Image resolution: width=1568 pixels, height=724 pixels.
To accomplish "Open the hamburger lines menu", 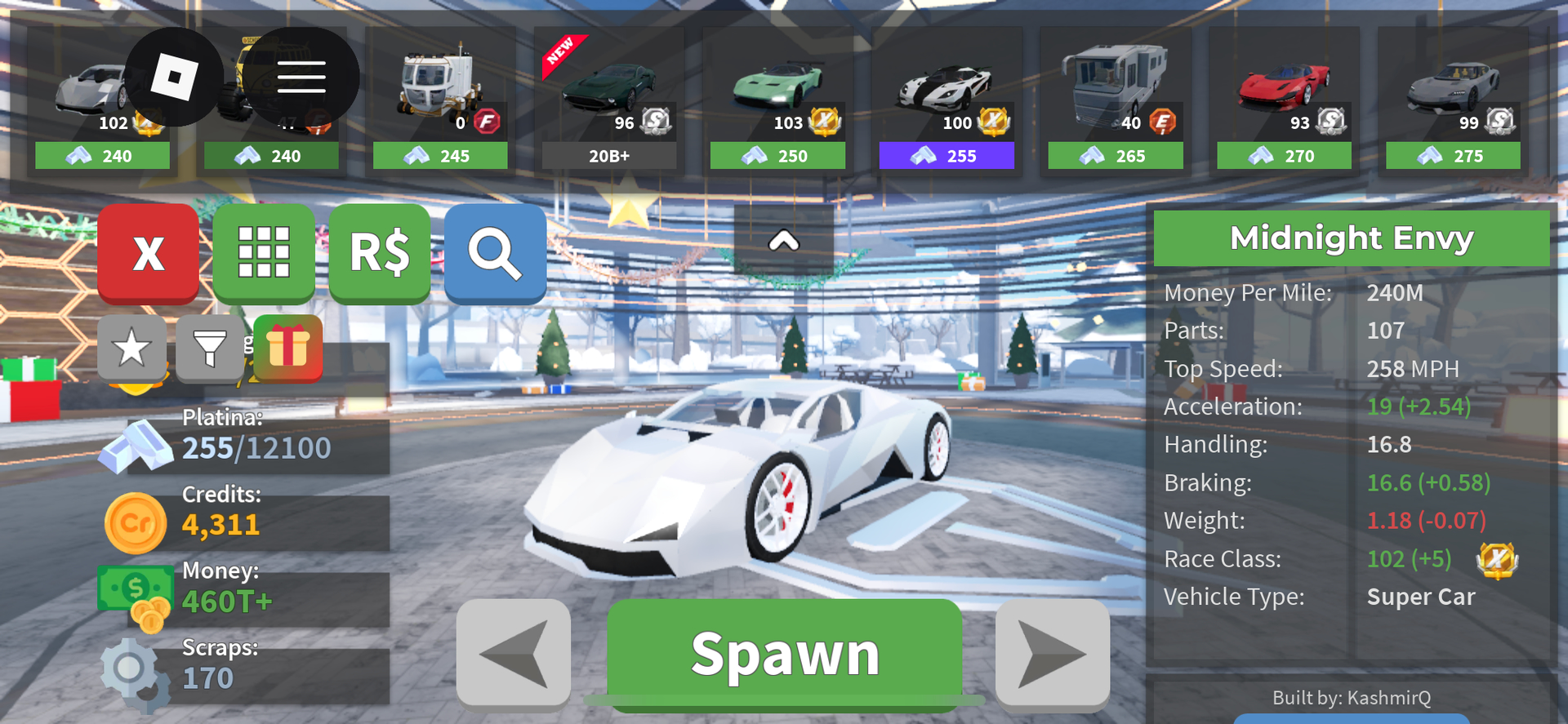I will tap(301, 77).
